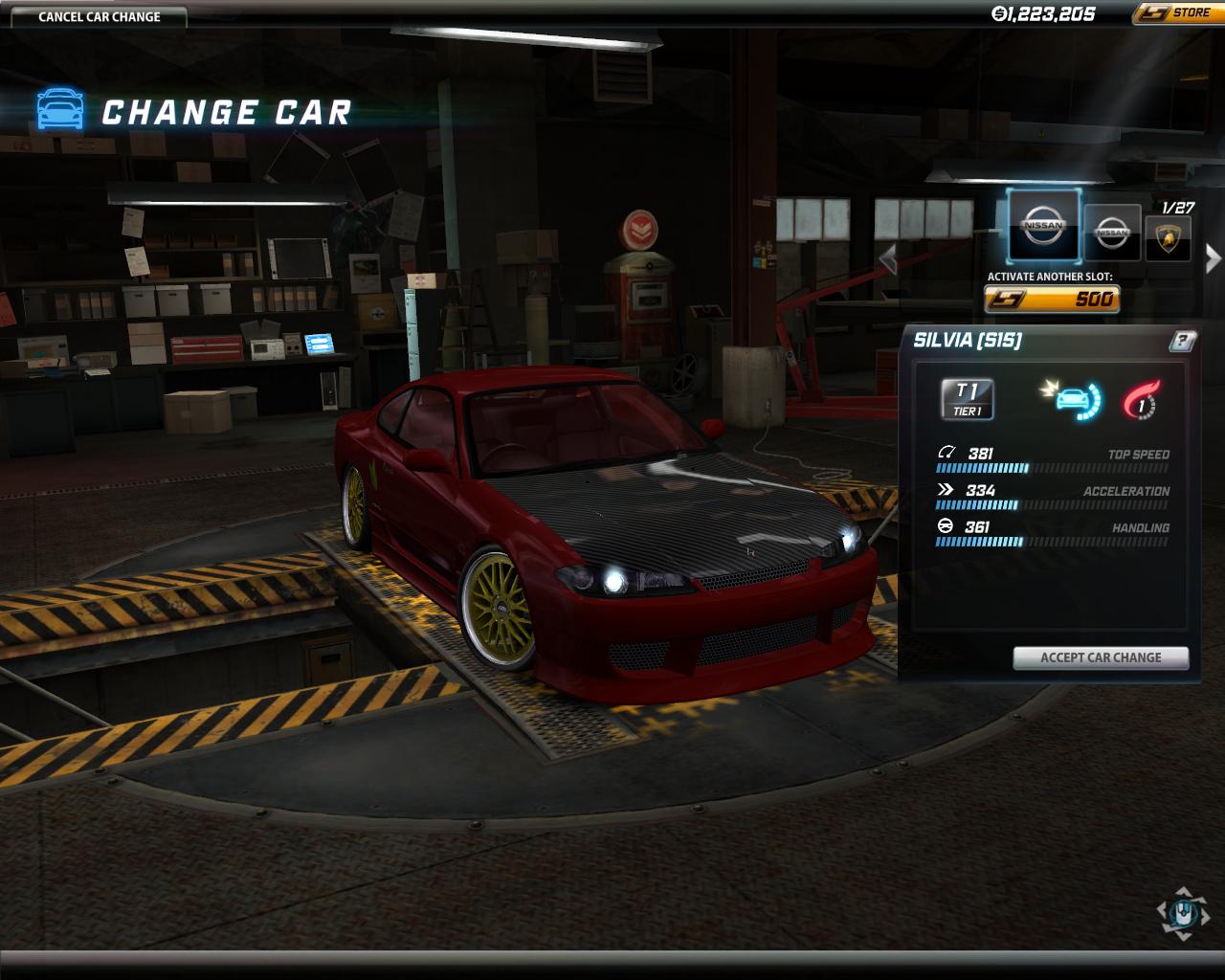Open the Silvia help question mark
Screen dimensions: 1225x980
pos(1182,341)
